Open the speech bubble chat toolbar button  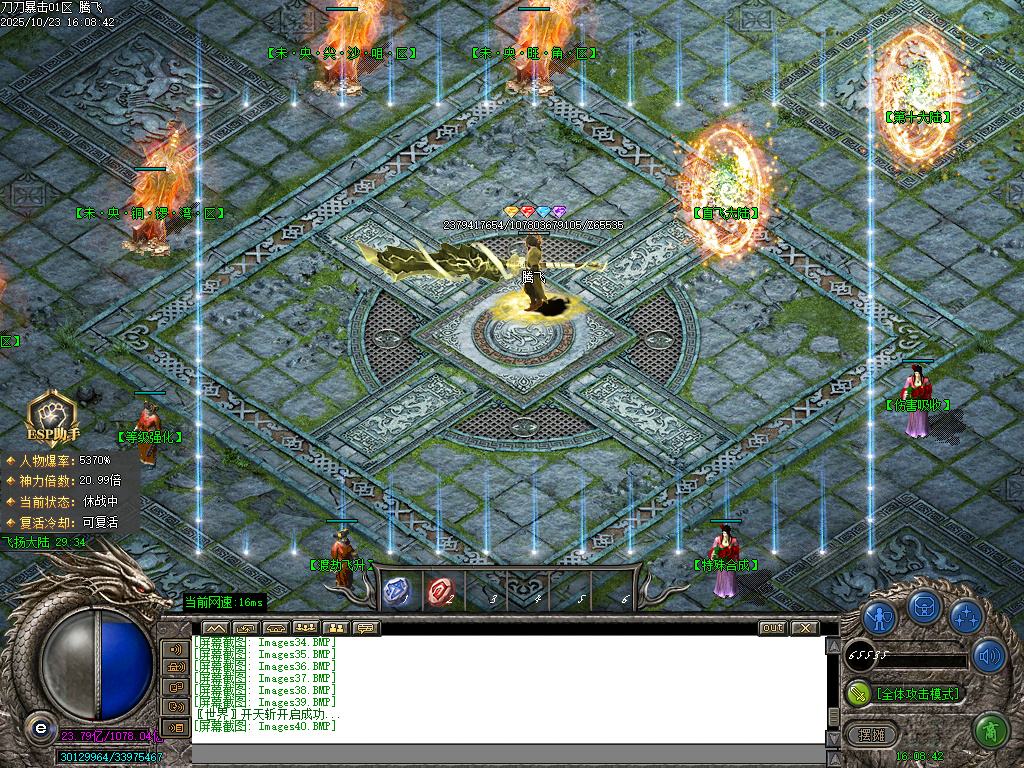[366, 628]
